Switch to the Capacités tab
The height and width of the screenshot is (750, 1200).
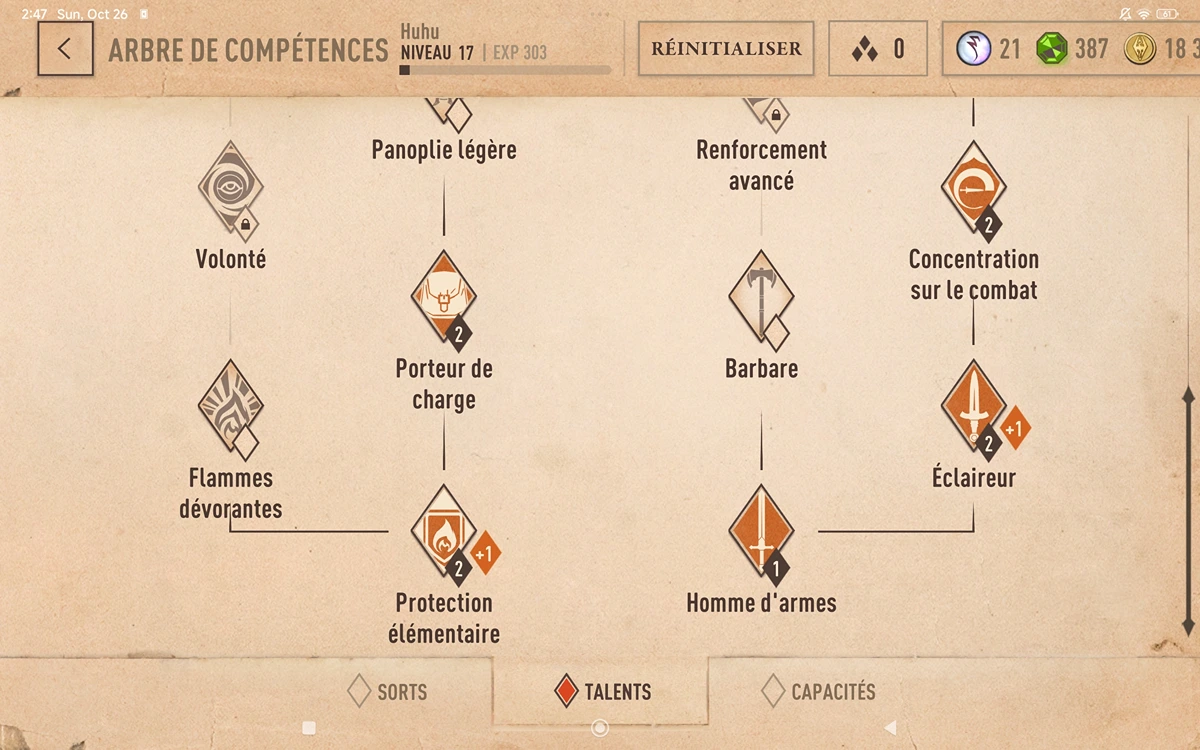point(818,691)
